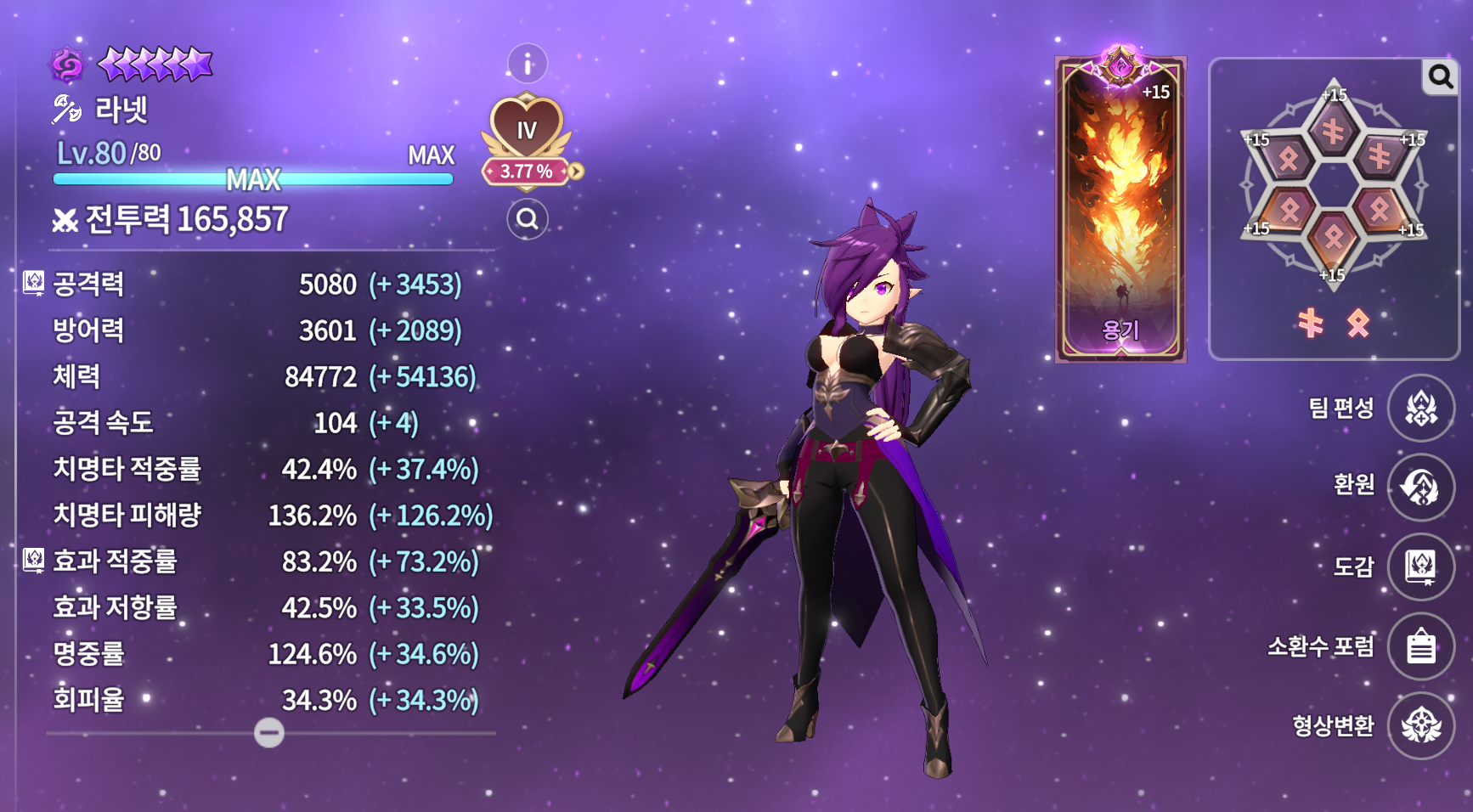Image resolution: width=1473 pixels, height=812 pixels.
Task: Choose the 환원 button
Action: (x=1420, y=488)
